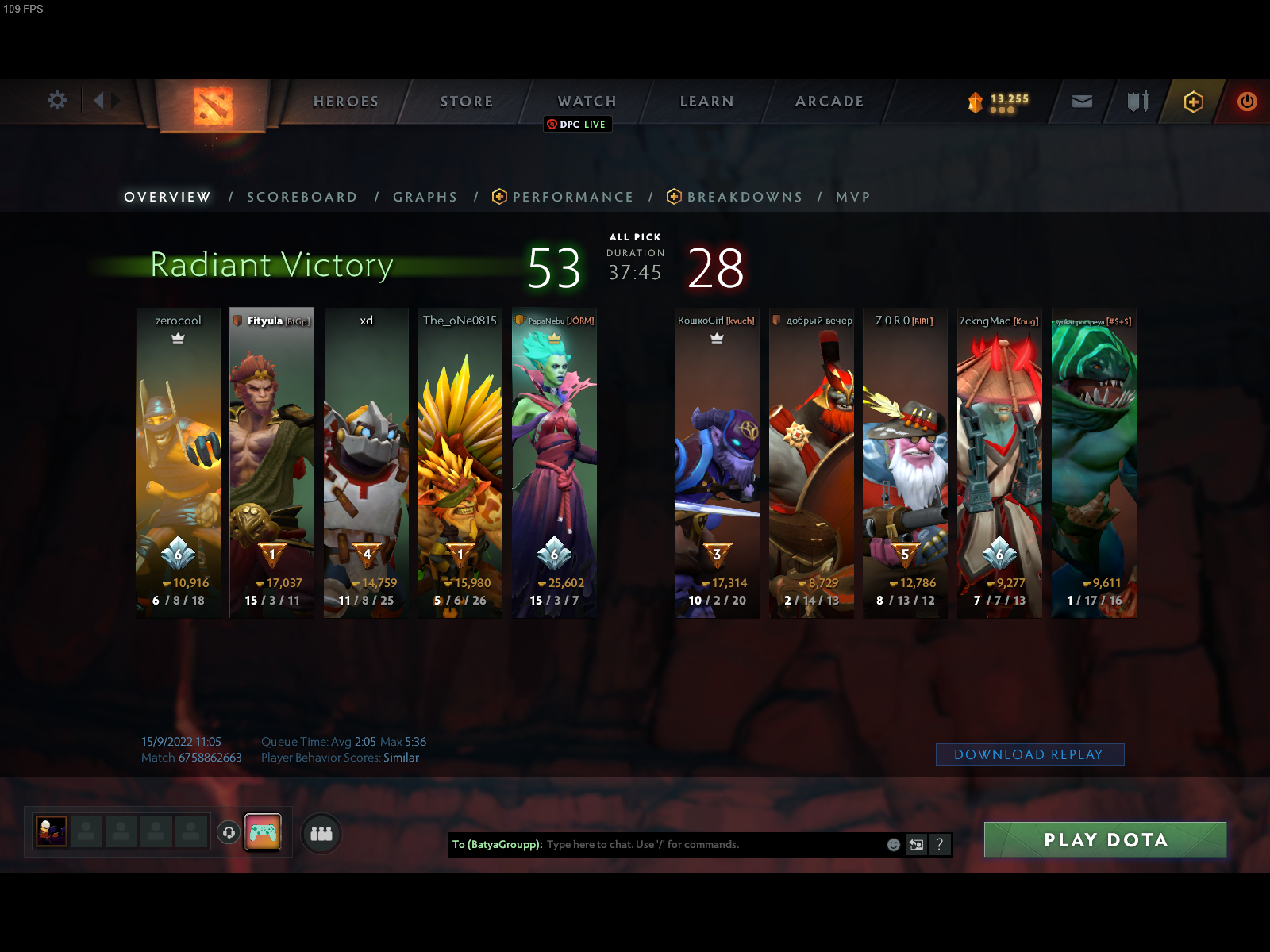The height and width of the screenshot is (952, 1270).
Task: Open the Heroes menu
Action: pos(345,102)
